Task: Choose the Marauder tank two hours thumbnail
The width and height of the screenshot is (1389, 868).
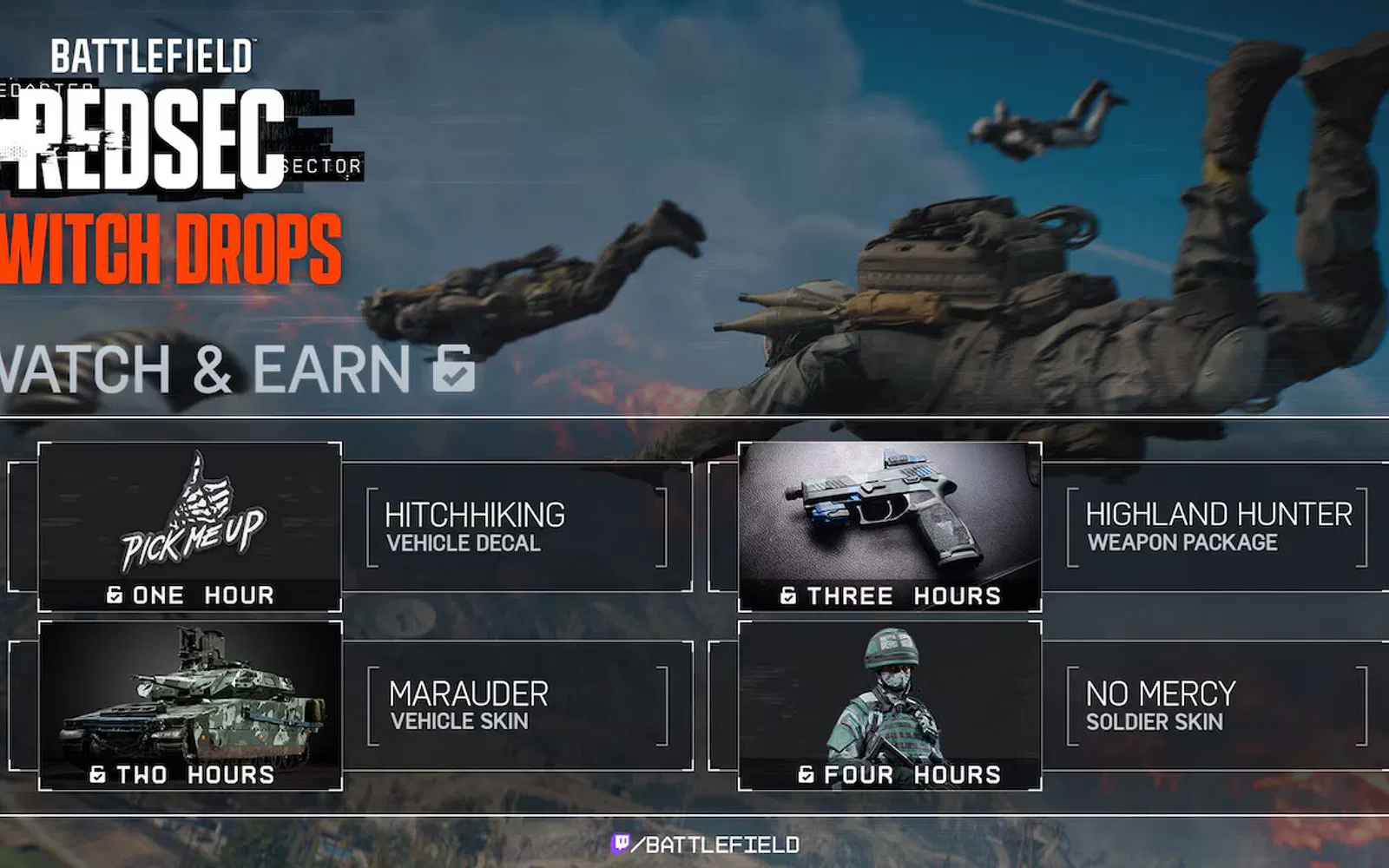Action: [189, 705]
